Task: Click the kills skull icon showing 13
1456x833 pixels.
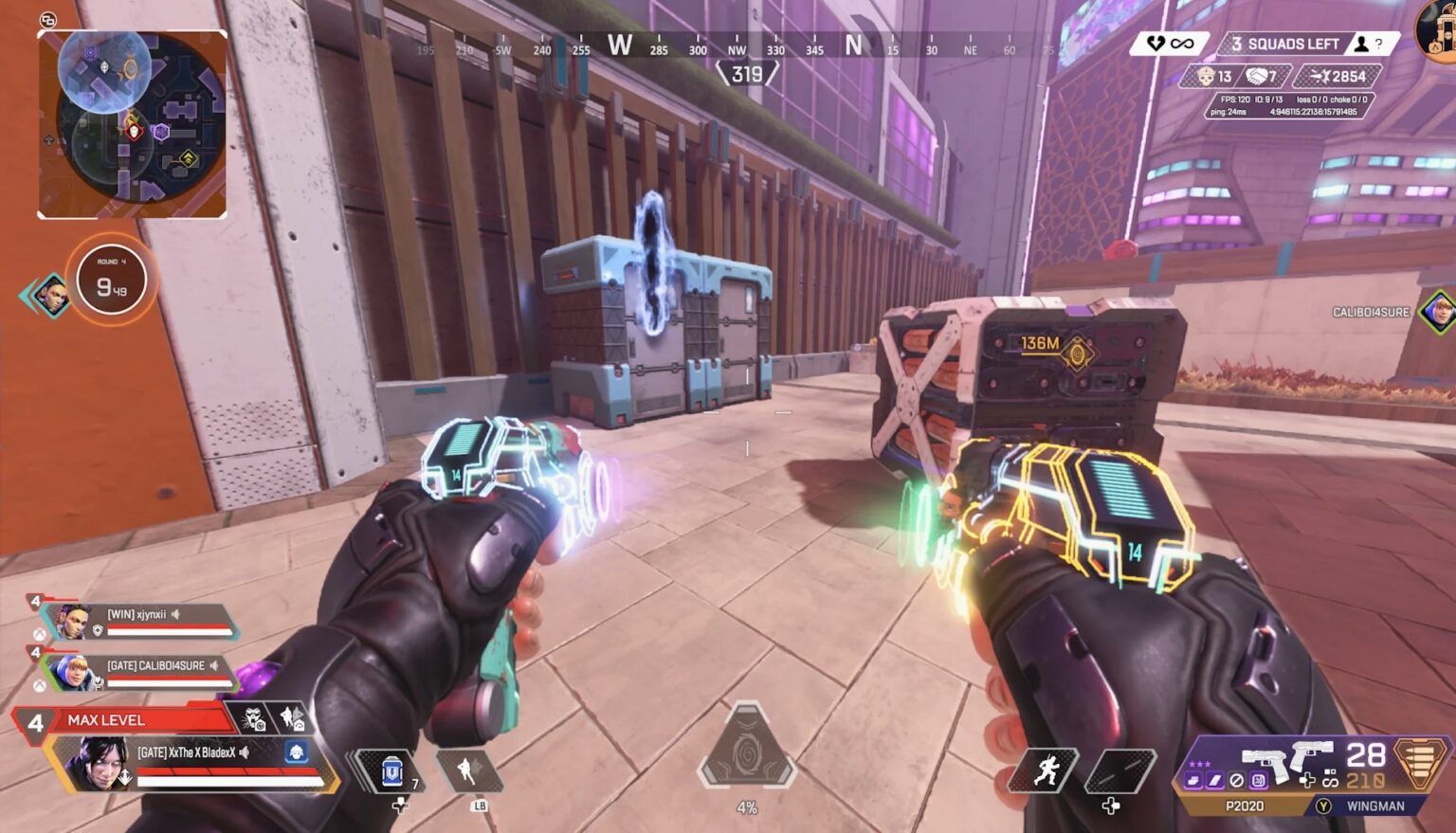Action: 1207,75
